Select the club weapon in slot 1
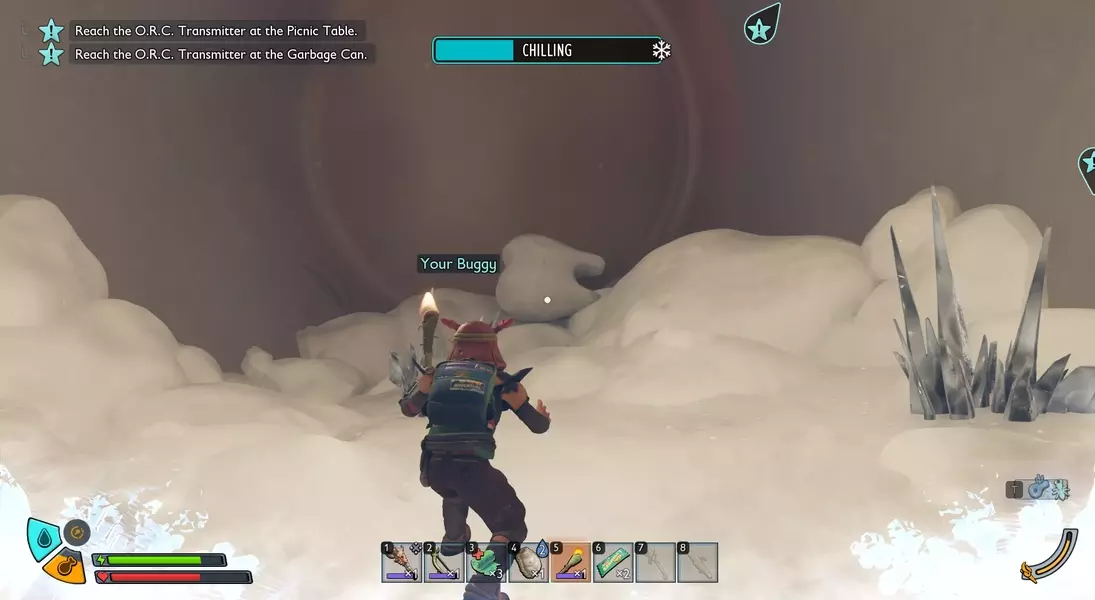1095x600 pixels. pos(401,563)
